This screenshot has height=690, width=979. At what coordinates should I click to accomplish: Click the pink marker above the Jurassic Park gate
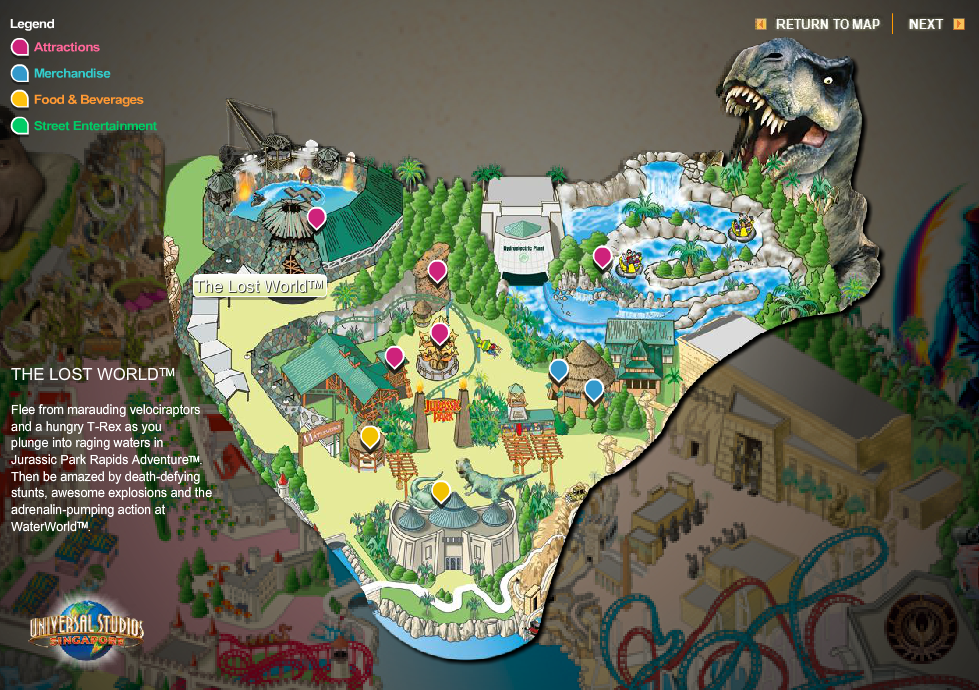click(440, 333)
